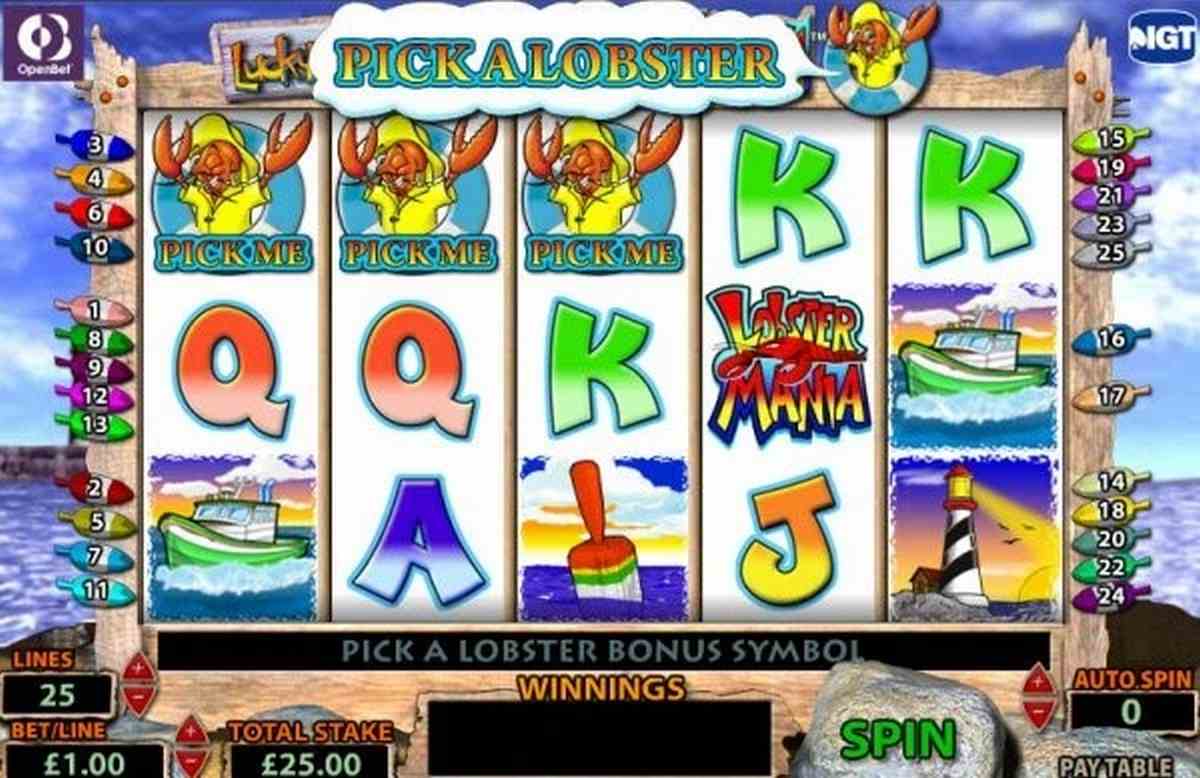This screenshot has width=1200, height=778.
Task: Select payline buoy number 3
Action: [x=98, y=148]
